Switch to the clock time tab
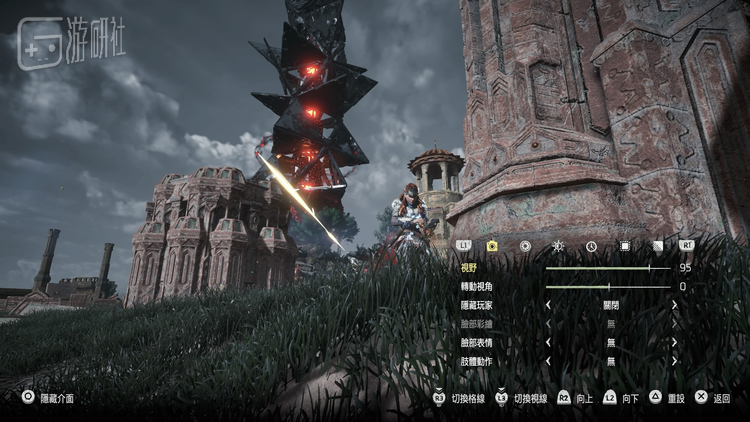Image resolution: width=750 pixels, height=422 pixels. (591, 245)
